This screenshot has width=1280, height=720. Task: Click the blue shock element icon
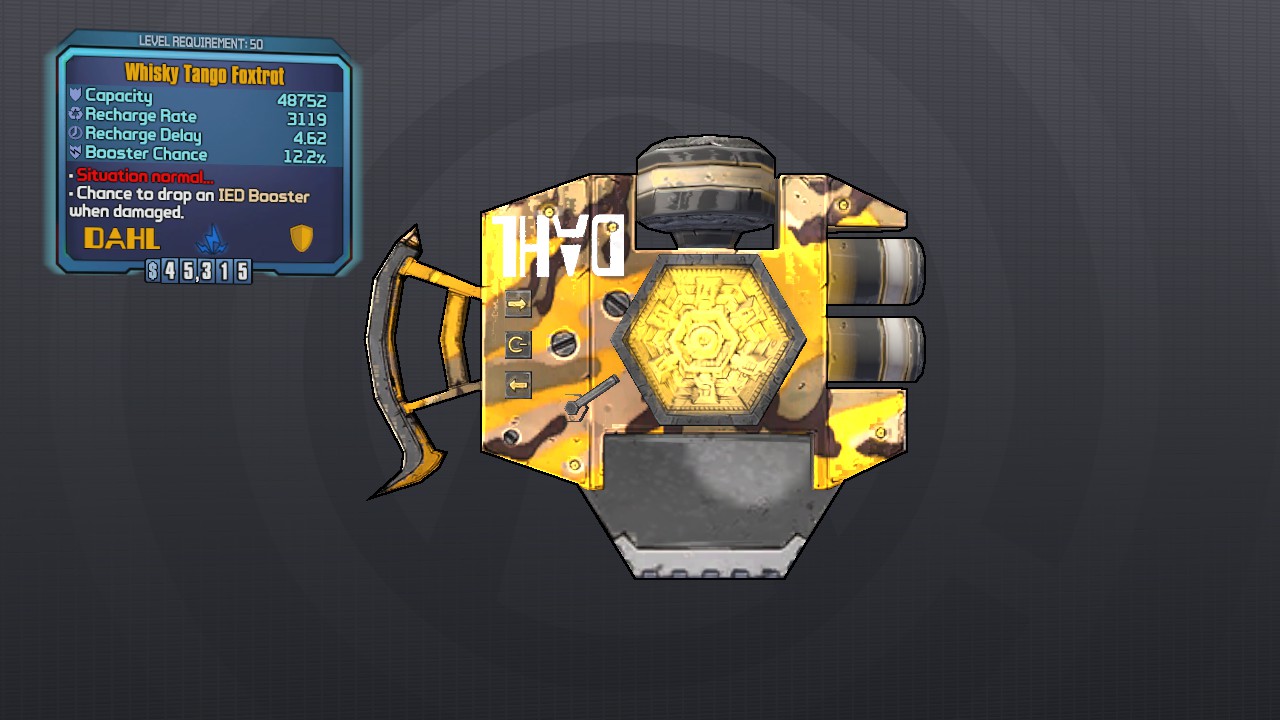click(215, 239)
